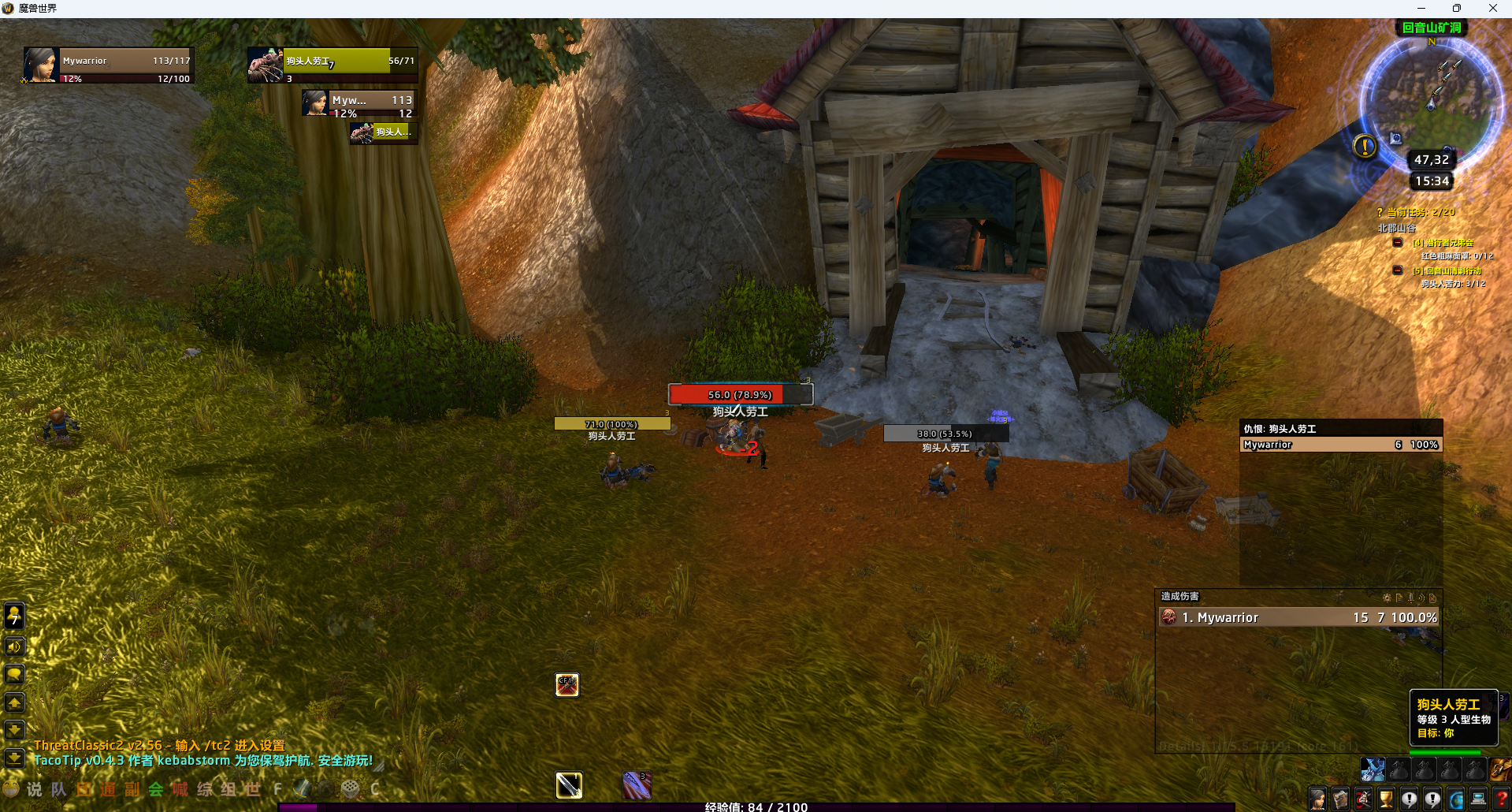The height and width of the screenshot is (812, 1512).
Task: Click the 狗头人劳工 target portrait frame
Action: pyautogui.click(x=332, y=65)
